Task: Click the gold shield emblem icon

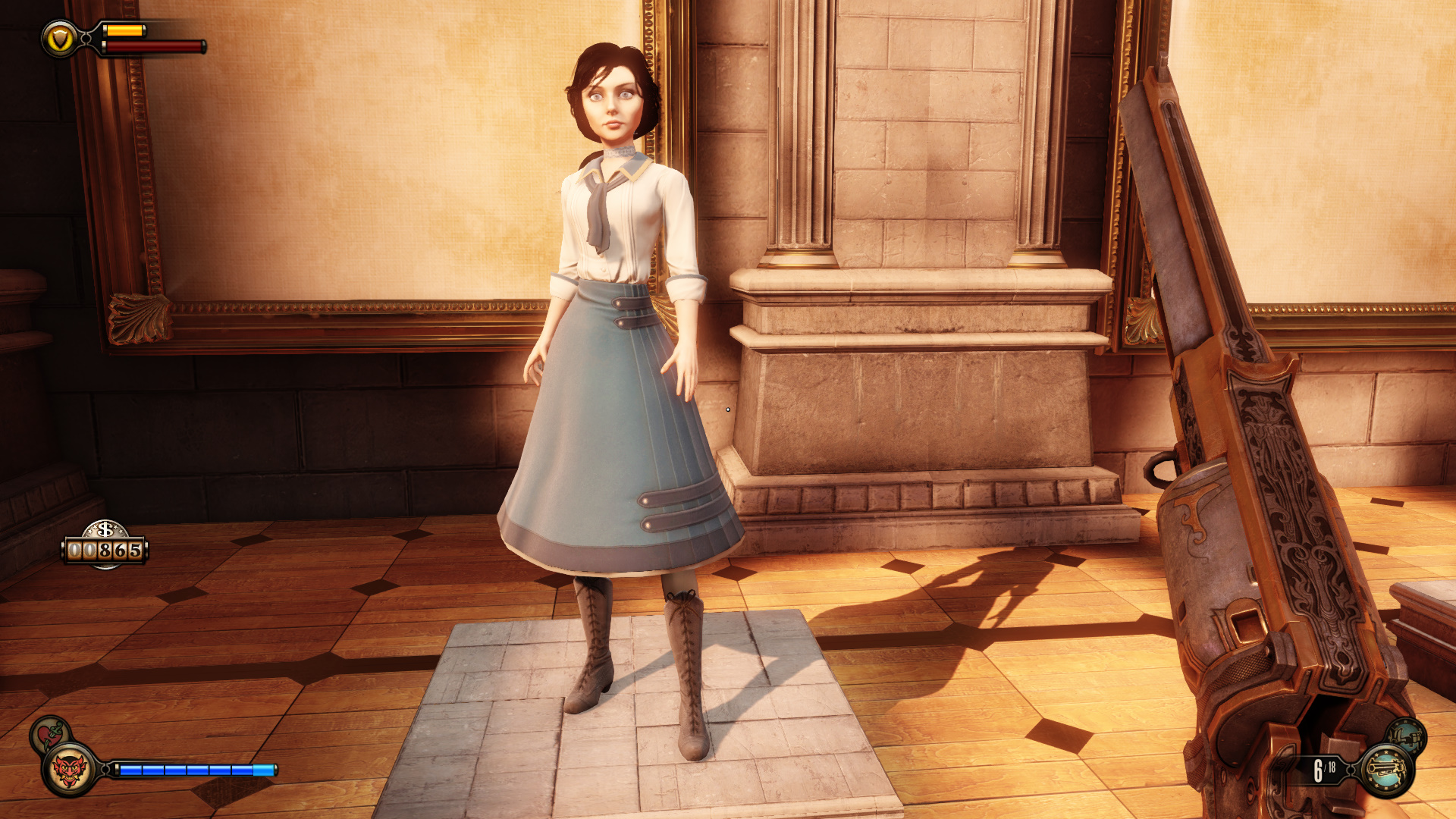Action: pos(60,39)
